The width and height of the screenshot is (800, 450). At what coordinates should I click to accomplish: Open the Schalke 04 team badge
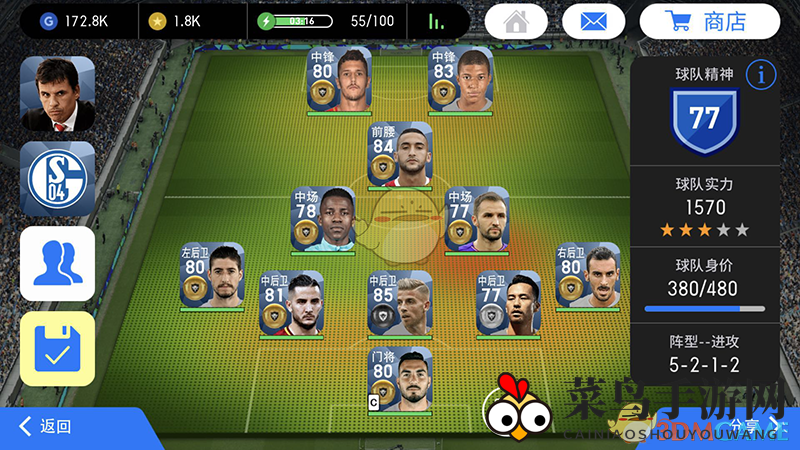pos(57,178)
